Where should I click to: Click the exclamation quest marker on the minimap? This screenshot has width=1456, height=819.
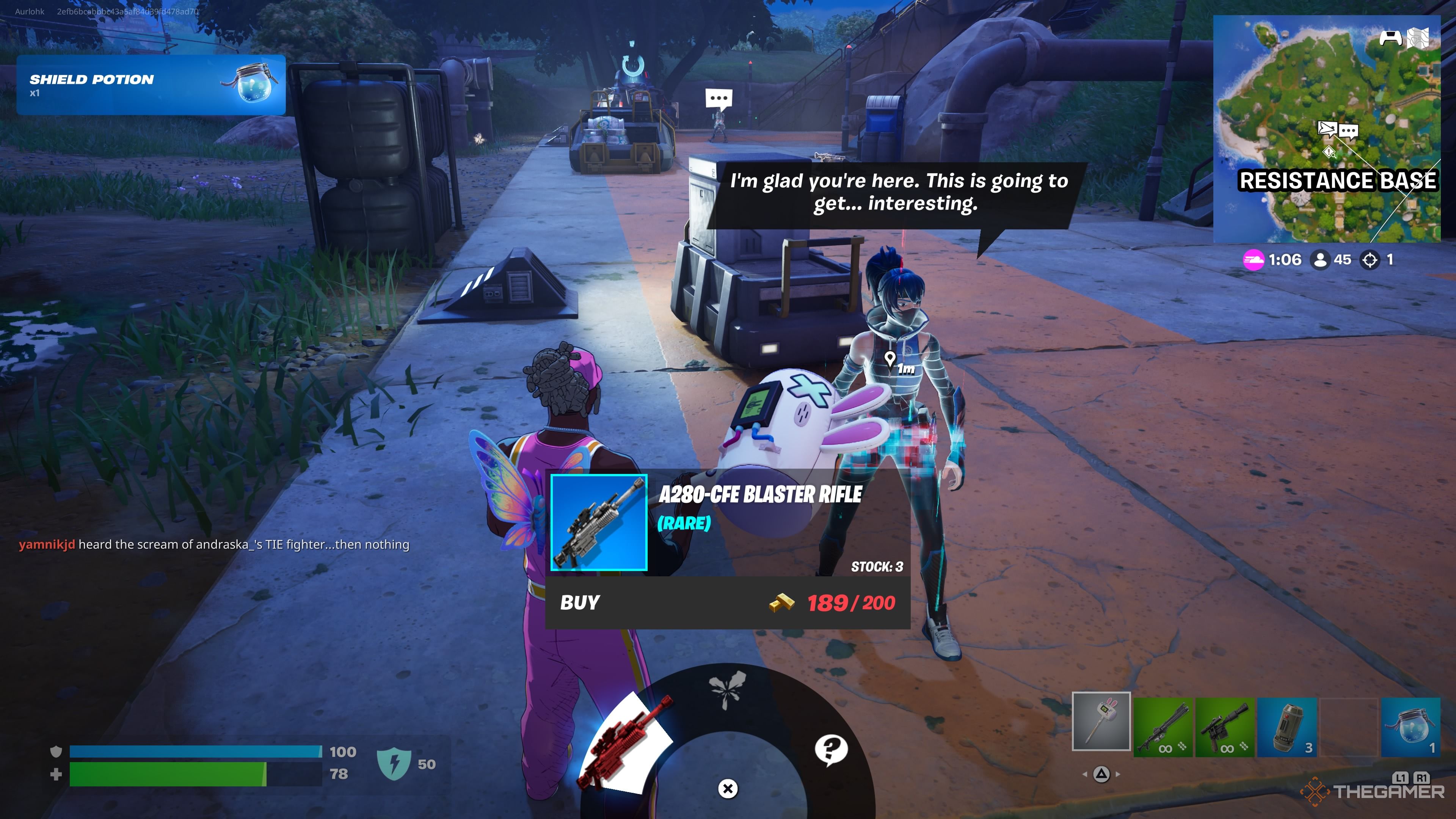pyautogui.click(x=1329, y=152)
